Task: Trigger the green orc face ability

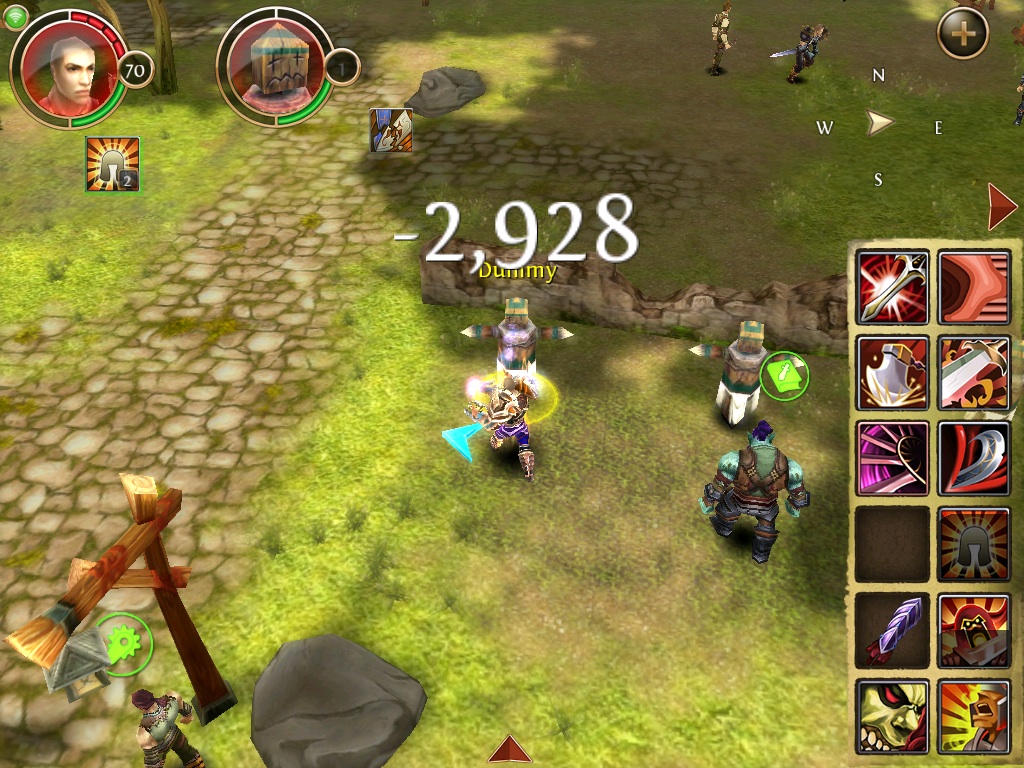Action: (893, 716)
